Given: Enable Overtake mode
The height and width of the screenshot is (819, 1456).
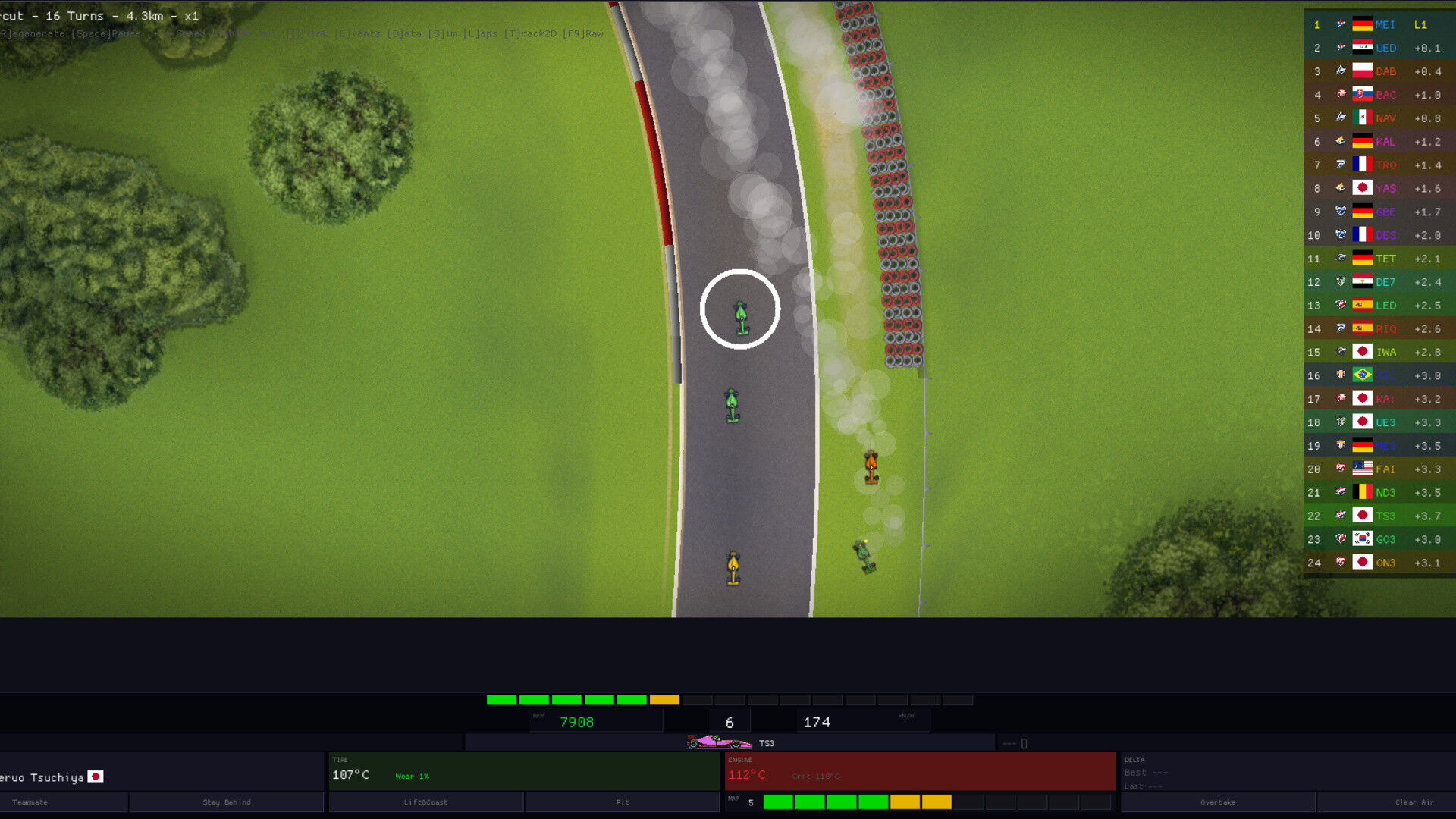Looking at the screenshot, I should 1217,802.
